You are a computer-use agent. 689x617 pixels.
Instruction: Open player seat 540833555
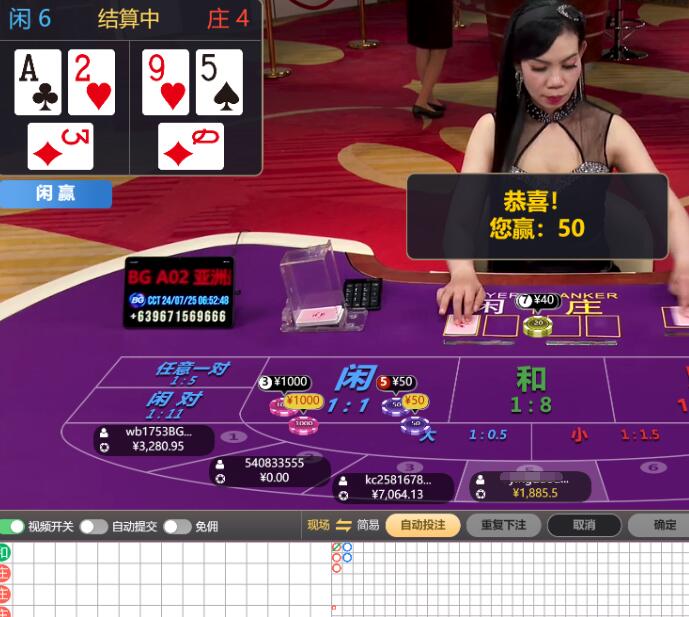point(270,470)
